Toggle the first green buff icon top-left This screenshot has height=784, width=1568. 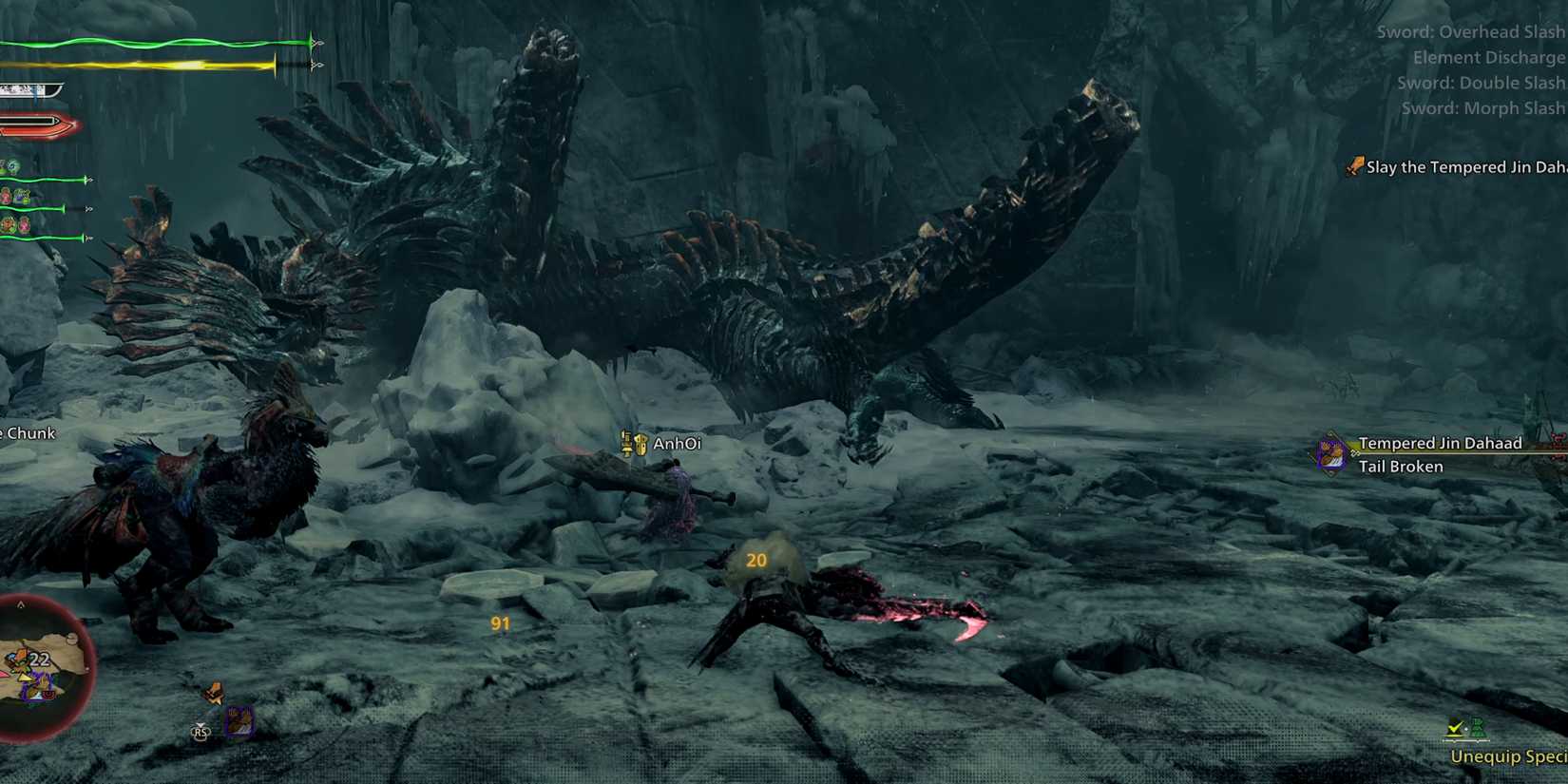point(10,163)
